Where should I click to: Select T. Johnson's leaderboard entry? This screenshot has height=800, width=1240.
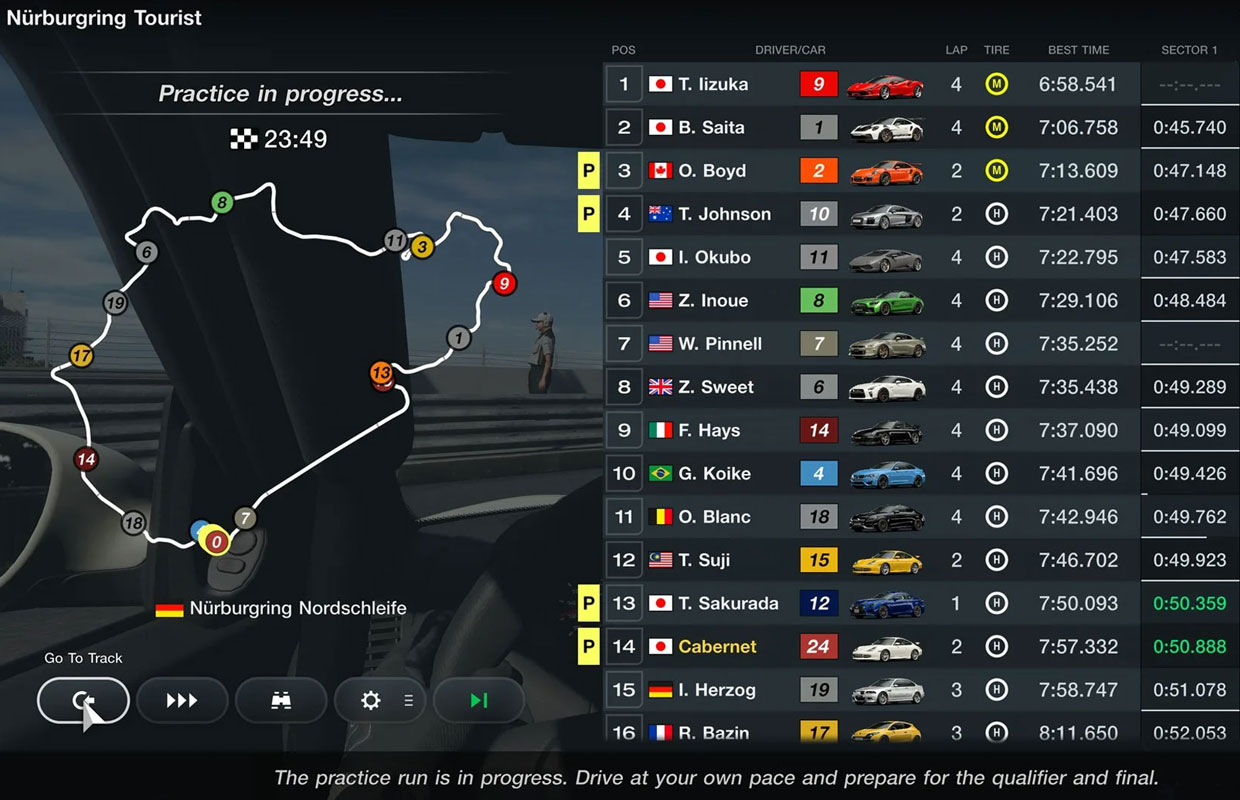click(870, 214)
